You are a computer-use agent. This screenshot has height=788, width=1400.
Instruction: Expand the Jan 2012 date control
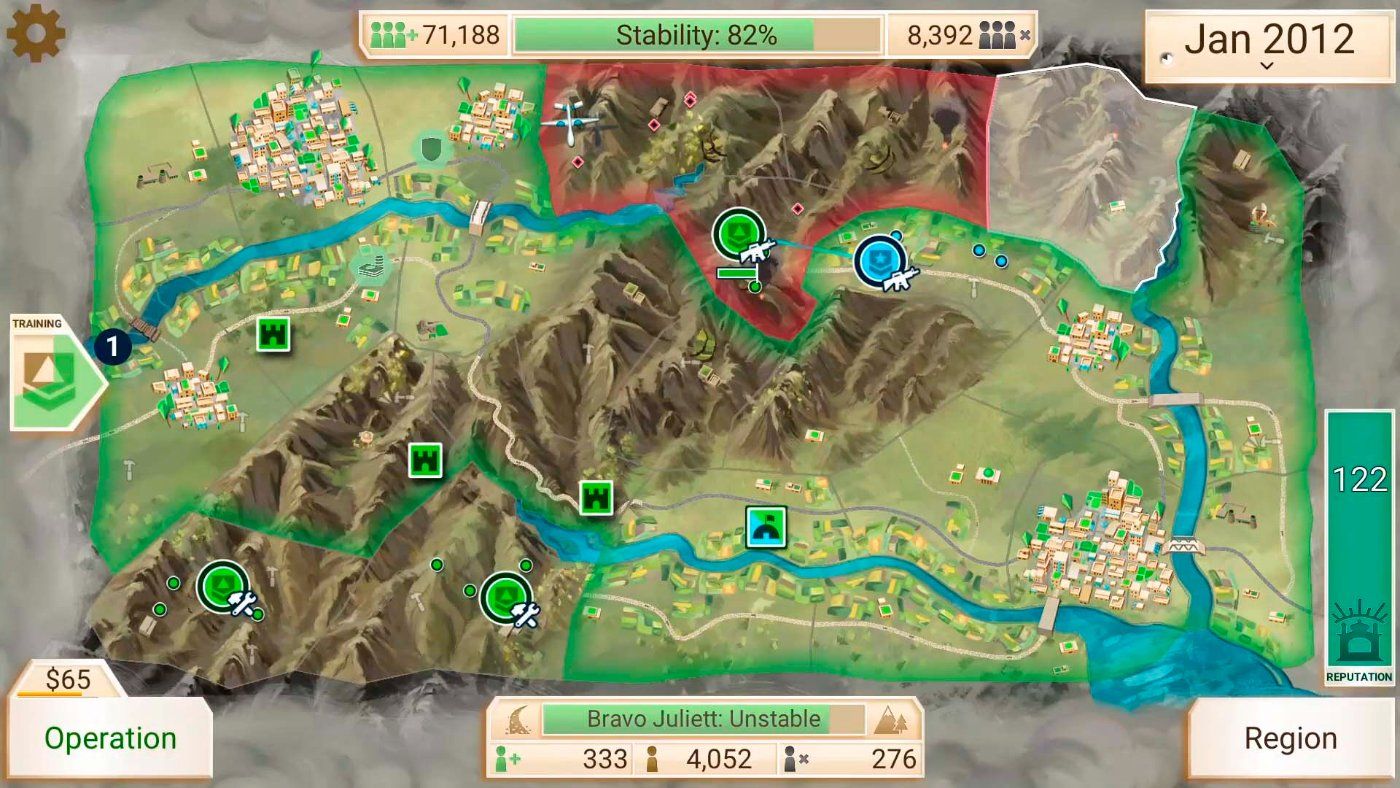[1268, 45]
